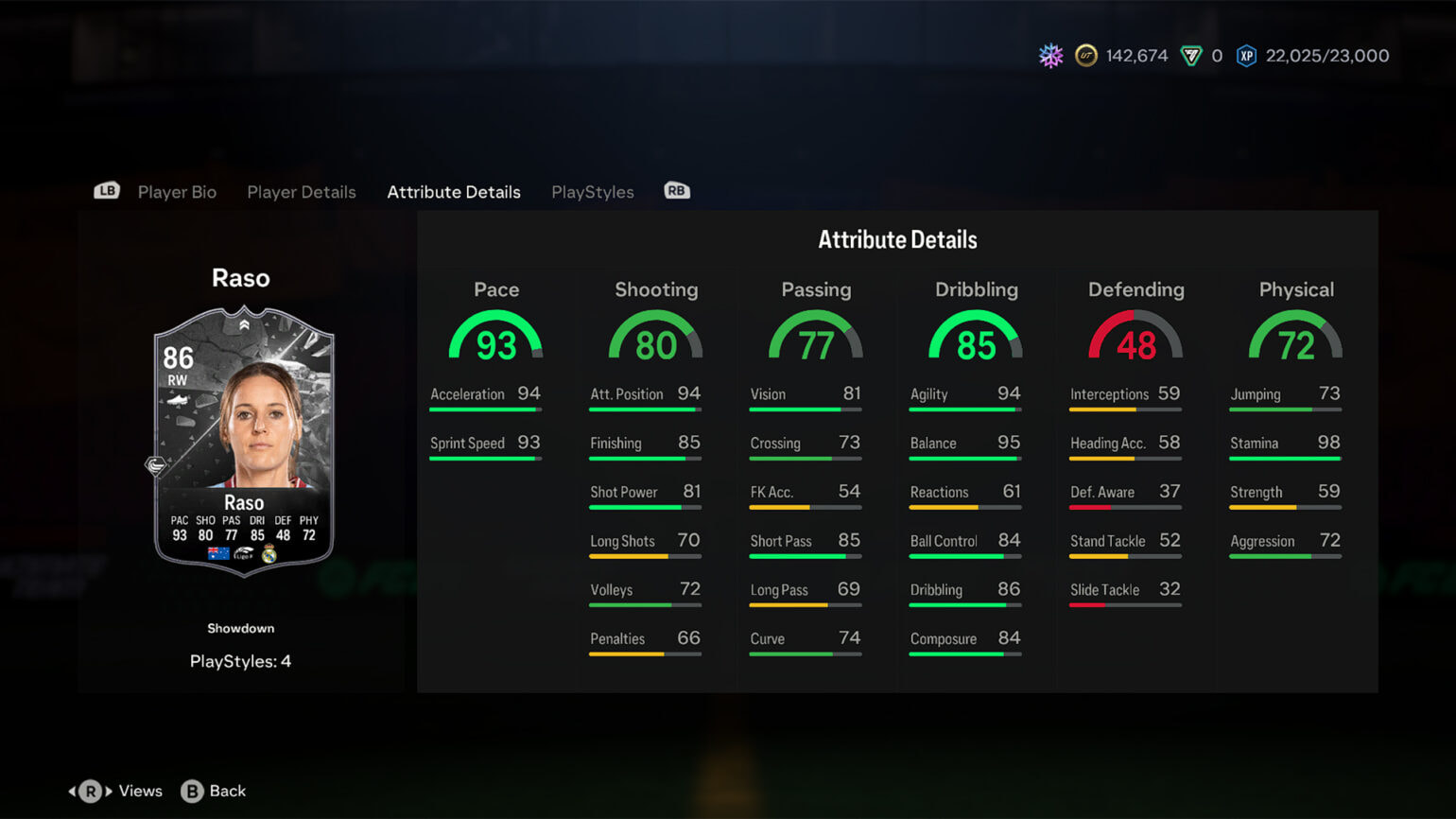
Task: Click the XP badge icon
Action: pyautogui.click(x=1247, y=56)
